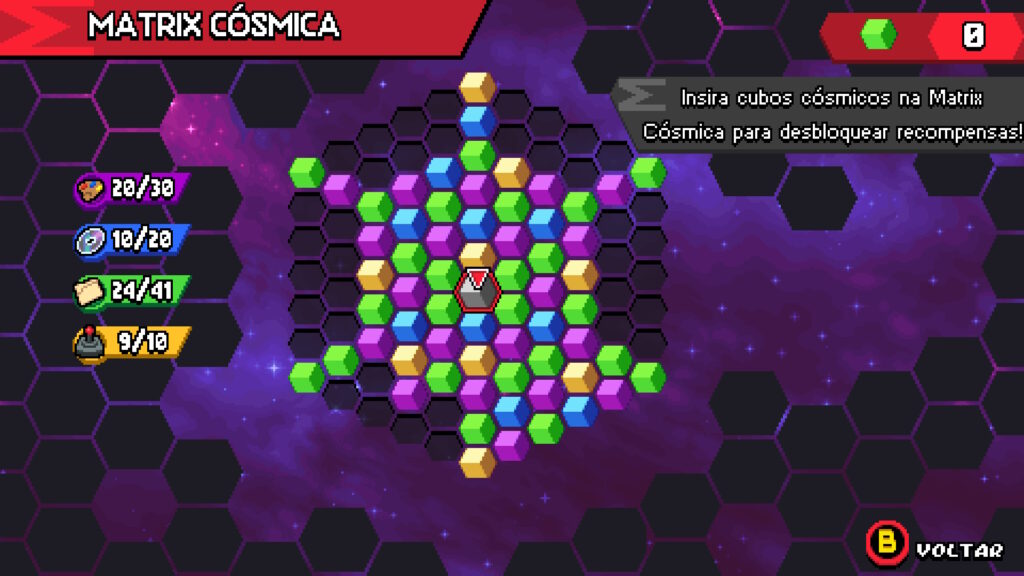Choose the green cube at the matrix's upper-right corner

click(647, 172)
